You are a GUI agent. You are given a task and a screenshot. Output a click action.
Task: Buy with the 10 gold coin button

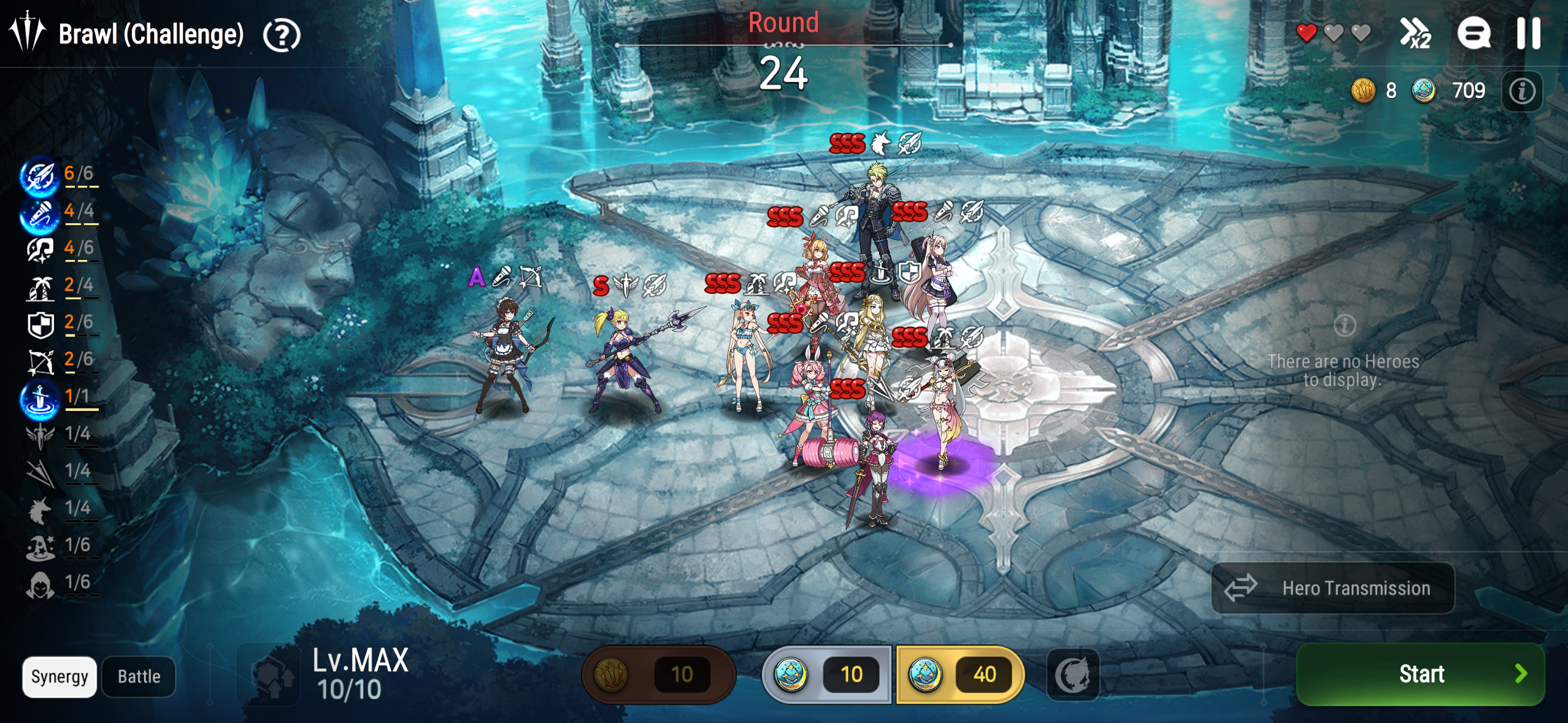click(658, 675)
